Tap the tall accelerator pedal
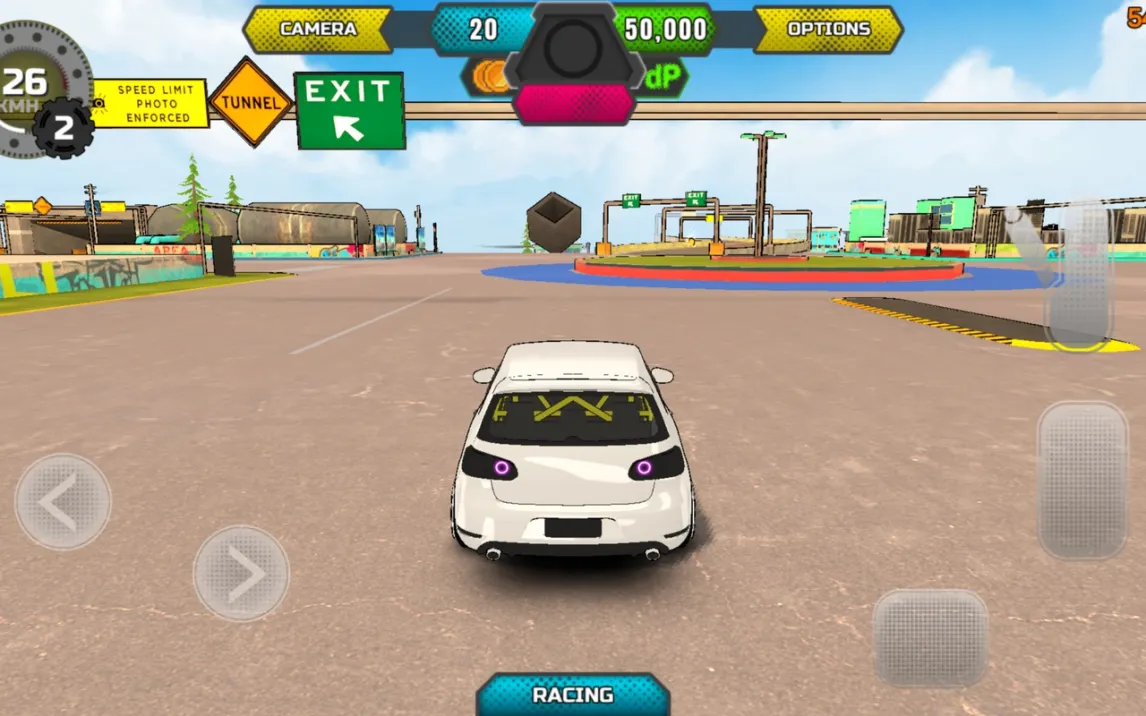This screenshot has height=716, width=1146. [x=1082, y=480]
